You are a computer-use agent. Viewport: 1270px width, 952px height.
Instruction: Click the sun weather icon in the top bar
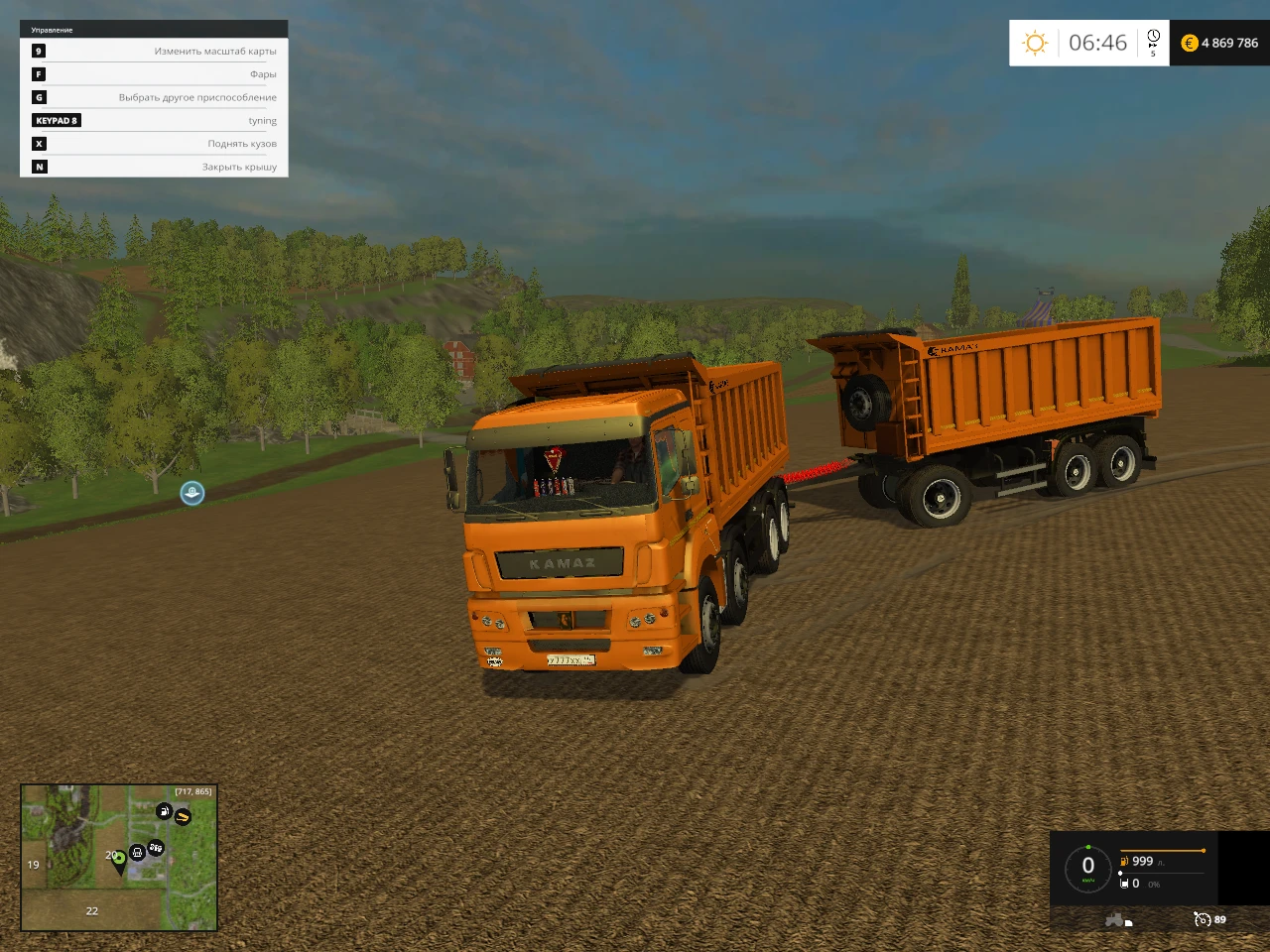(x=1036, y=42)
